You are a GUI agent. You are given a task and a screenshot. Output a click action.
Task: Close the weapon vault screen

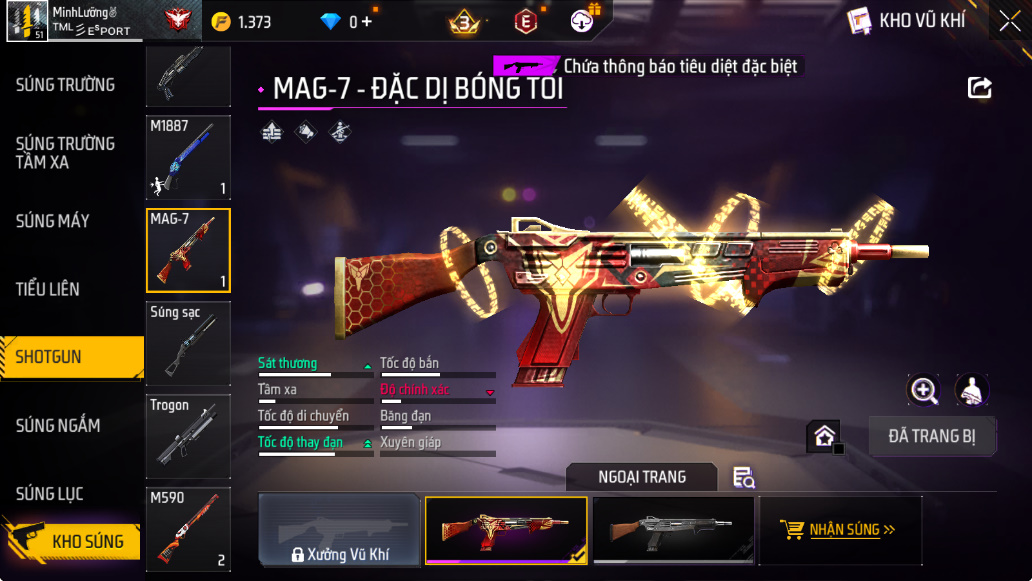pos(1009,20)
